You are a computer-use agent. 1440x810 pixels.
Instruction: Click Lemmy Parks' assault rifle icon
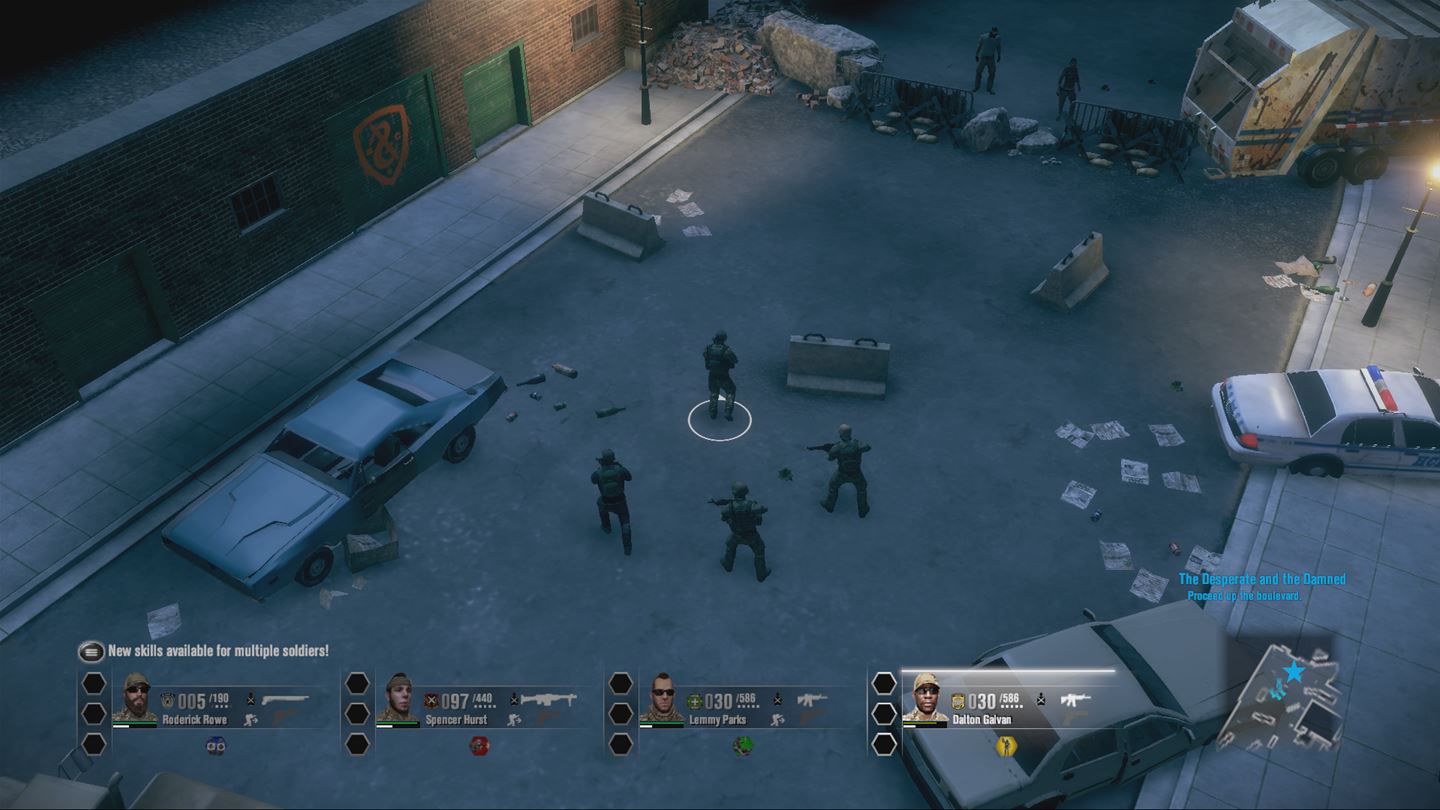coord(814,698)
